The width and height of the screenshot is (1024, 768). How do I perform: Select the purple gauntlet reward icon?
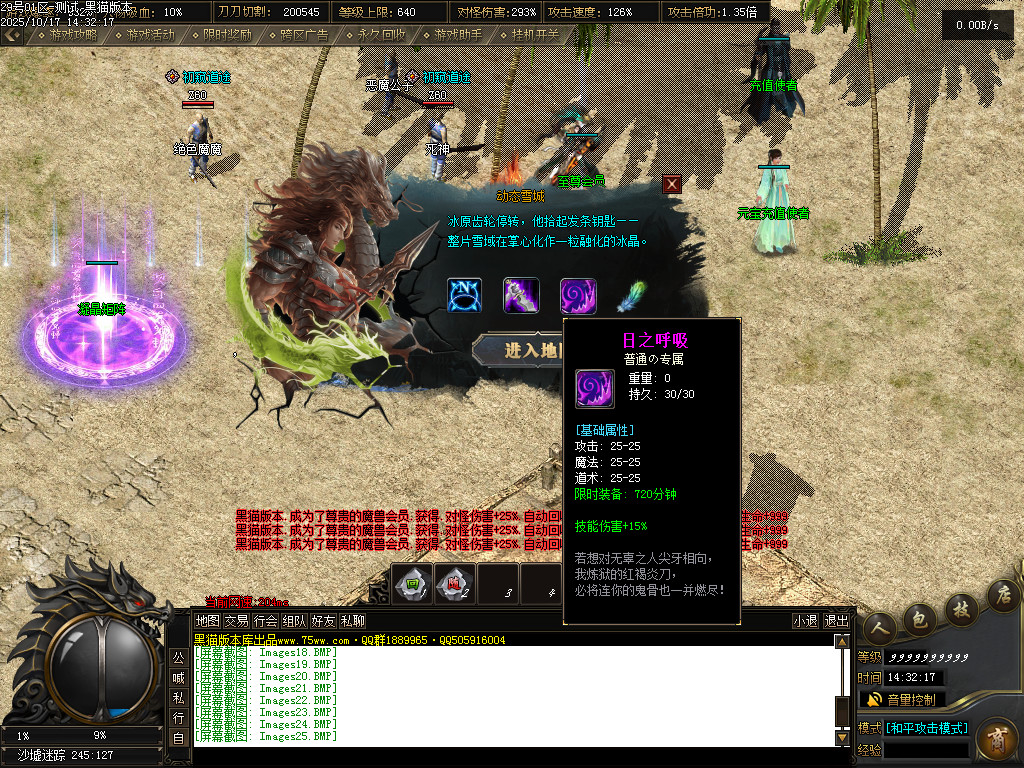click(521, 296)
